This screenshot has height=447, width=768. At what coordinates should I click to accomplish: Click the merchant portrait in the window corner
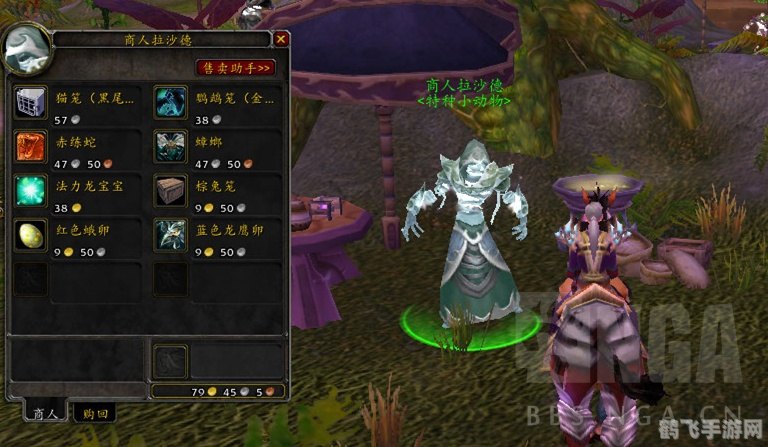point(27,48)
